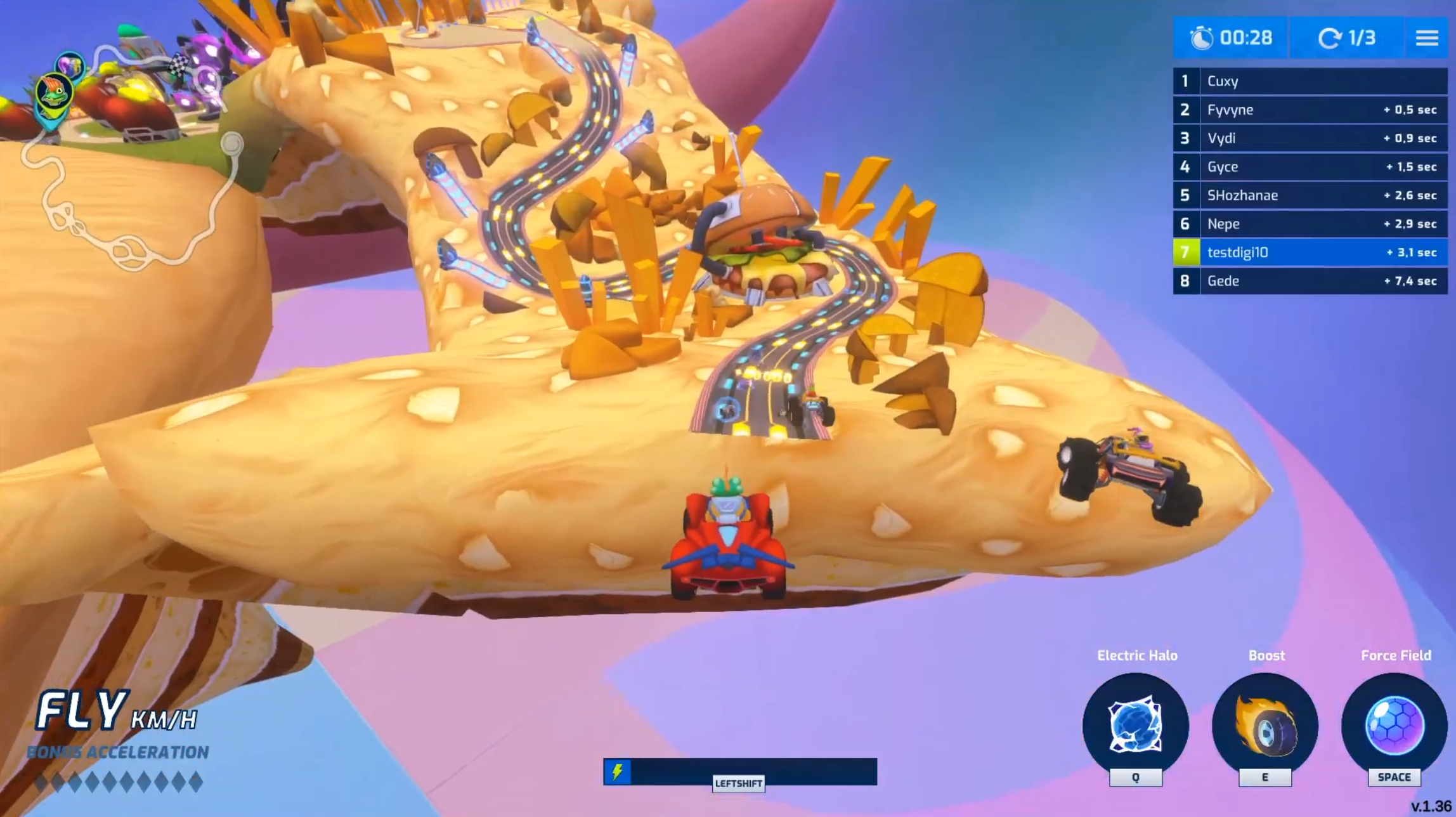This screenshot has height=817, width=1456.
Task: Select Fyvyne's leaderboard row
Action: coord(1310,110)
